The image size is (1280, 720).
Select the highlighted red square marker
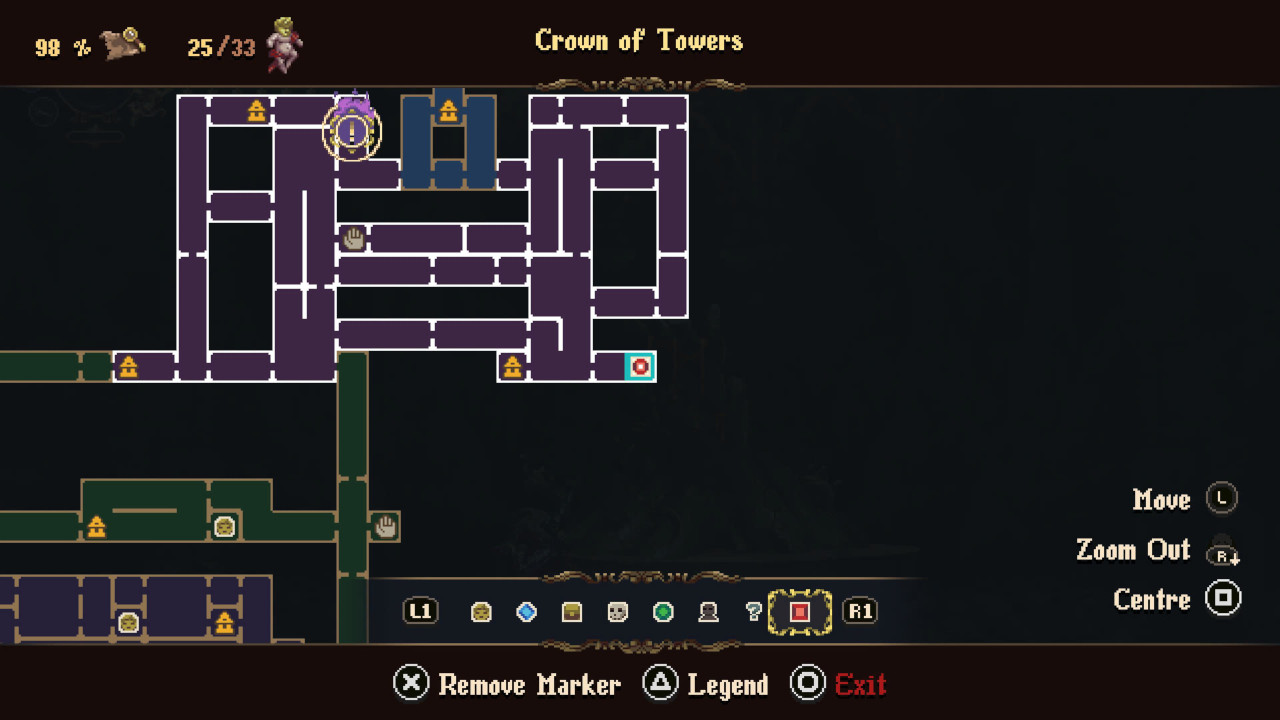799,612
